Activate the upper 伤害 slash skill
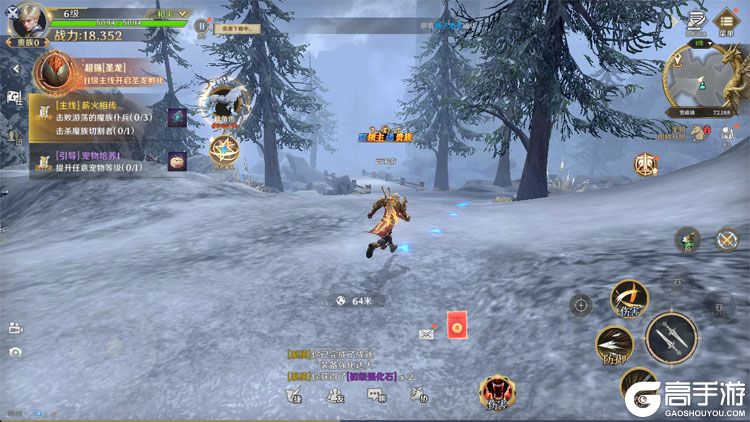The height and width of the screenshot is (422, 750). [629, 298]
